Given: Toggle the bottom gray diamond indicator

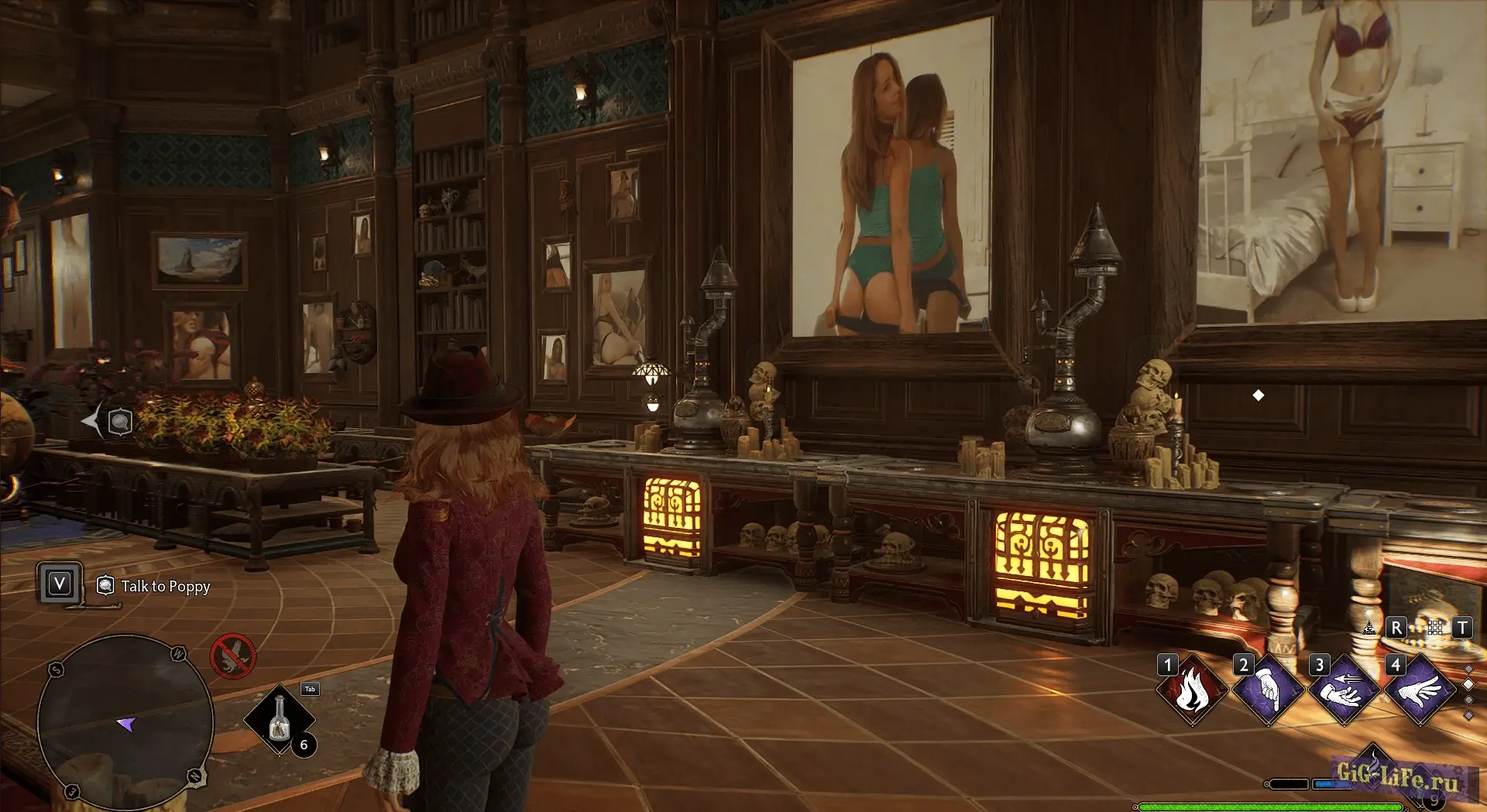Looking at the screenshot, I should (x=1468, y=714).
